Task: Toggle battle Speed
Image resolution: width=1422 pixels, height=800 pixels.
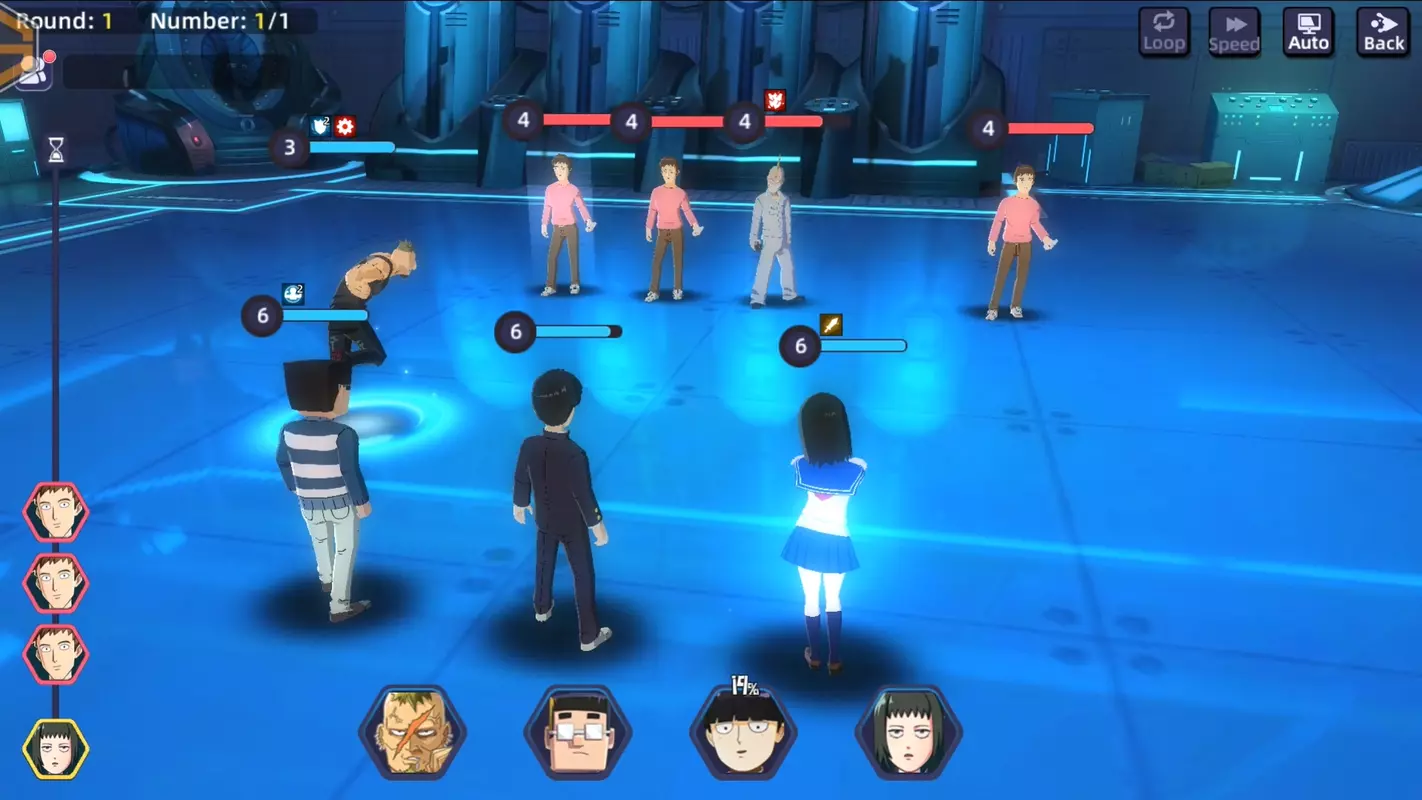Action: click(x=1234, y=30)
